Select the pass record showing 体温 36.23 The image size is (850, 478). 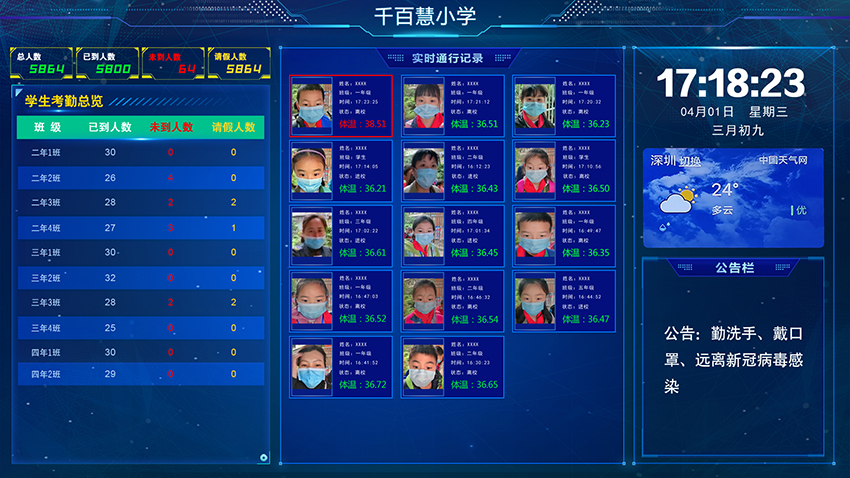[562, 105]
